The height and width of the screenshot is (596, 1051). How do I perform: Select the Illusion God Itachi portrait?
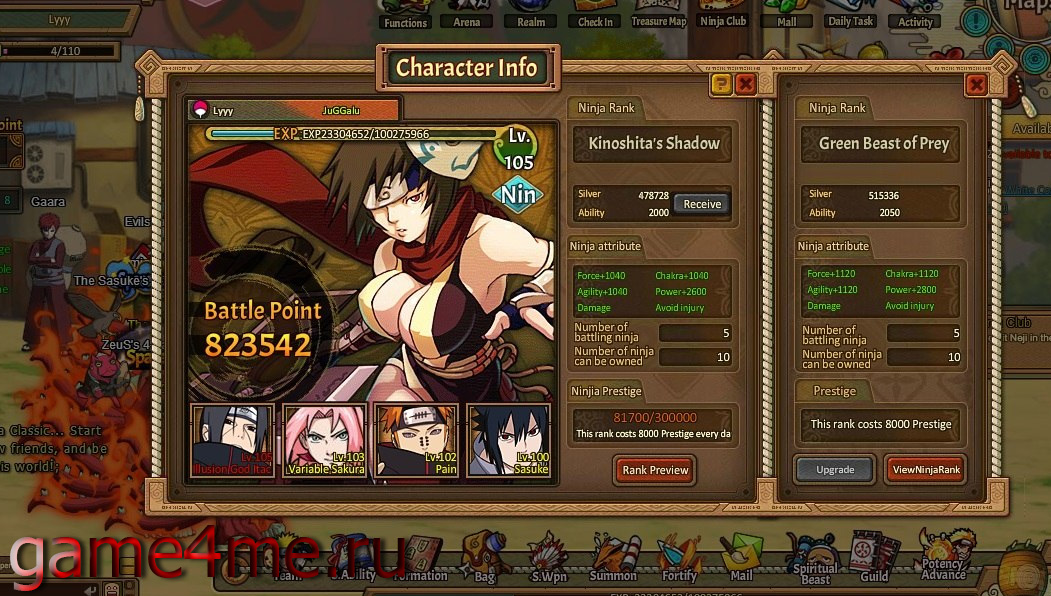[232, 440]
